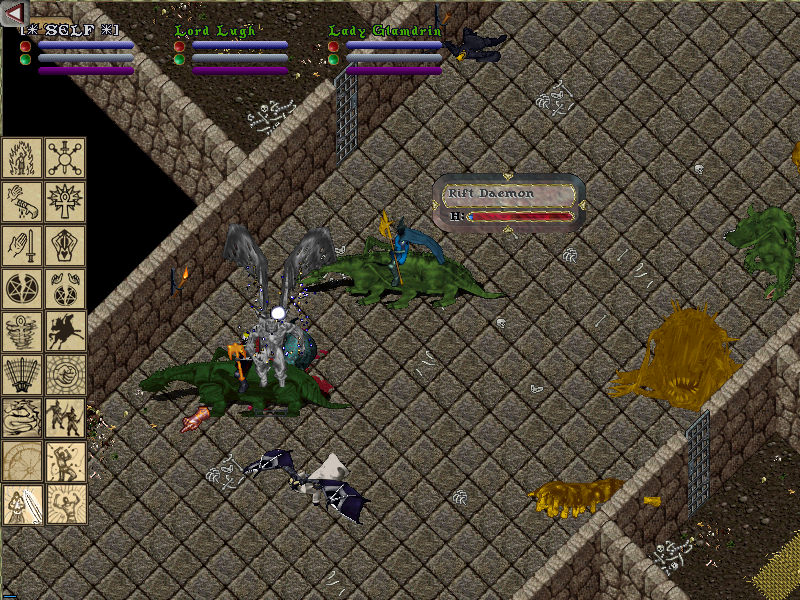This screenshot has width=800, height=600.
Task: Cast the clenched fist spell icon
Action: tap(66, 375)
